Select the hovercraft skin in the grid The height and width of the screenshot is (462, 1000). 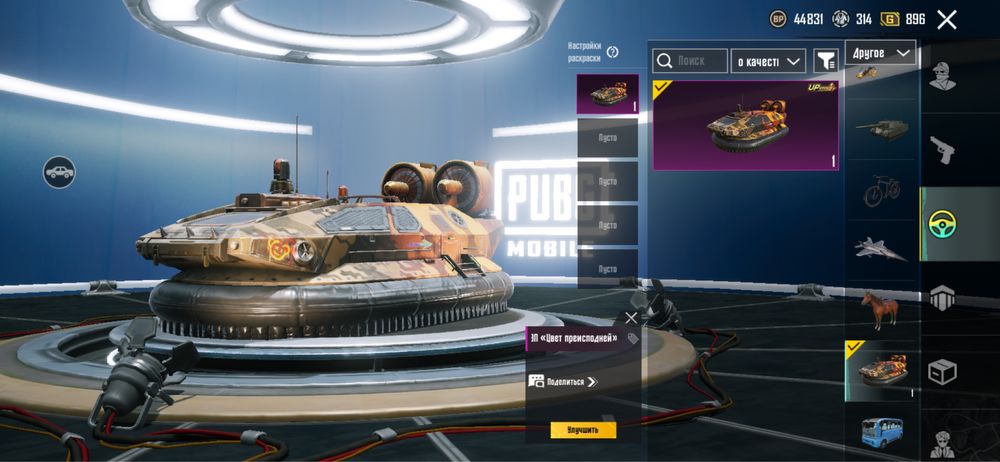point(745,125)
